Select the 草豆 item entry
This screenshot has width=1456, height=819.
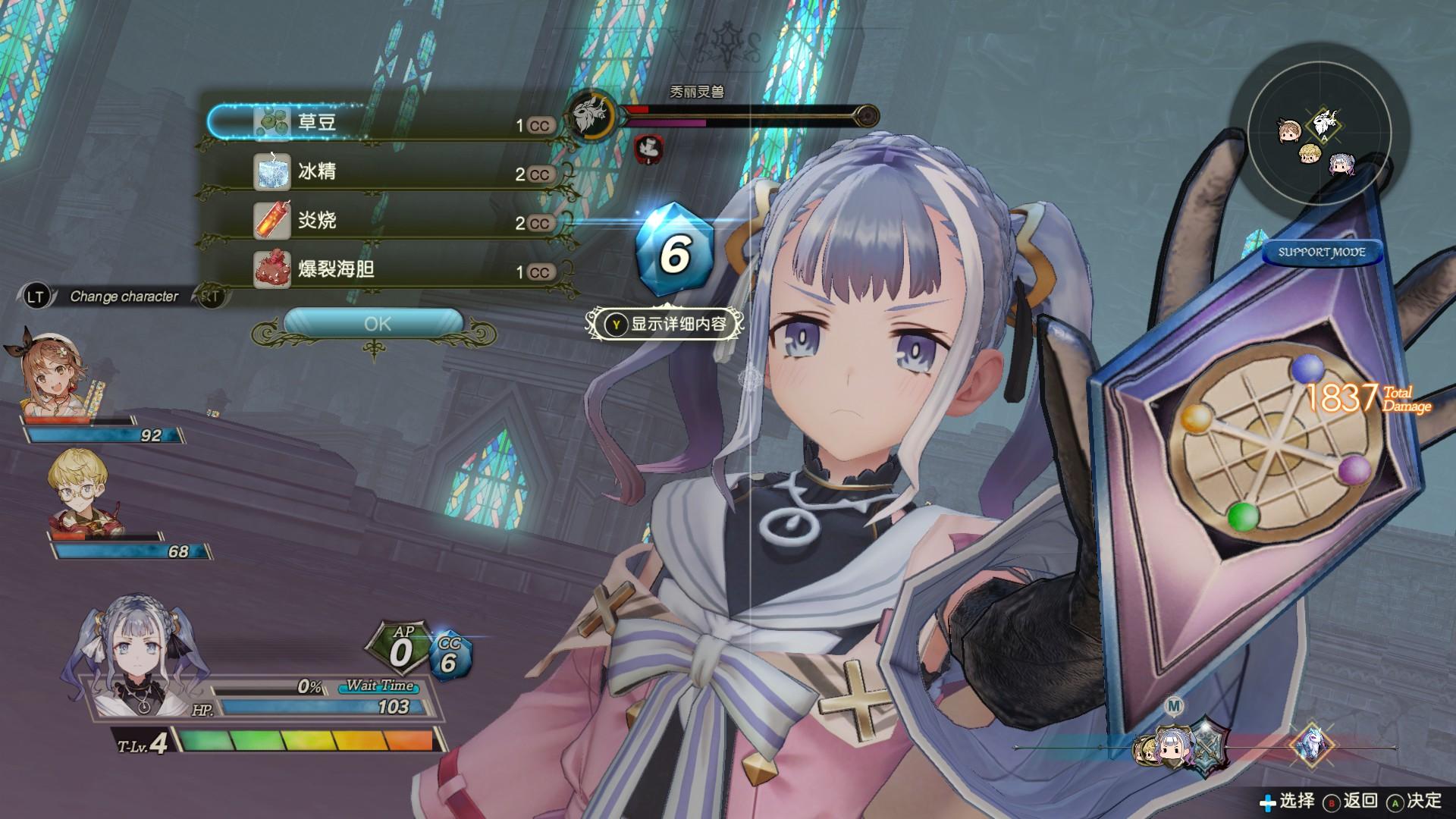[387, 123]
